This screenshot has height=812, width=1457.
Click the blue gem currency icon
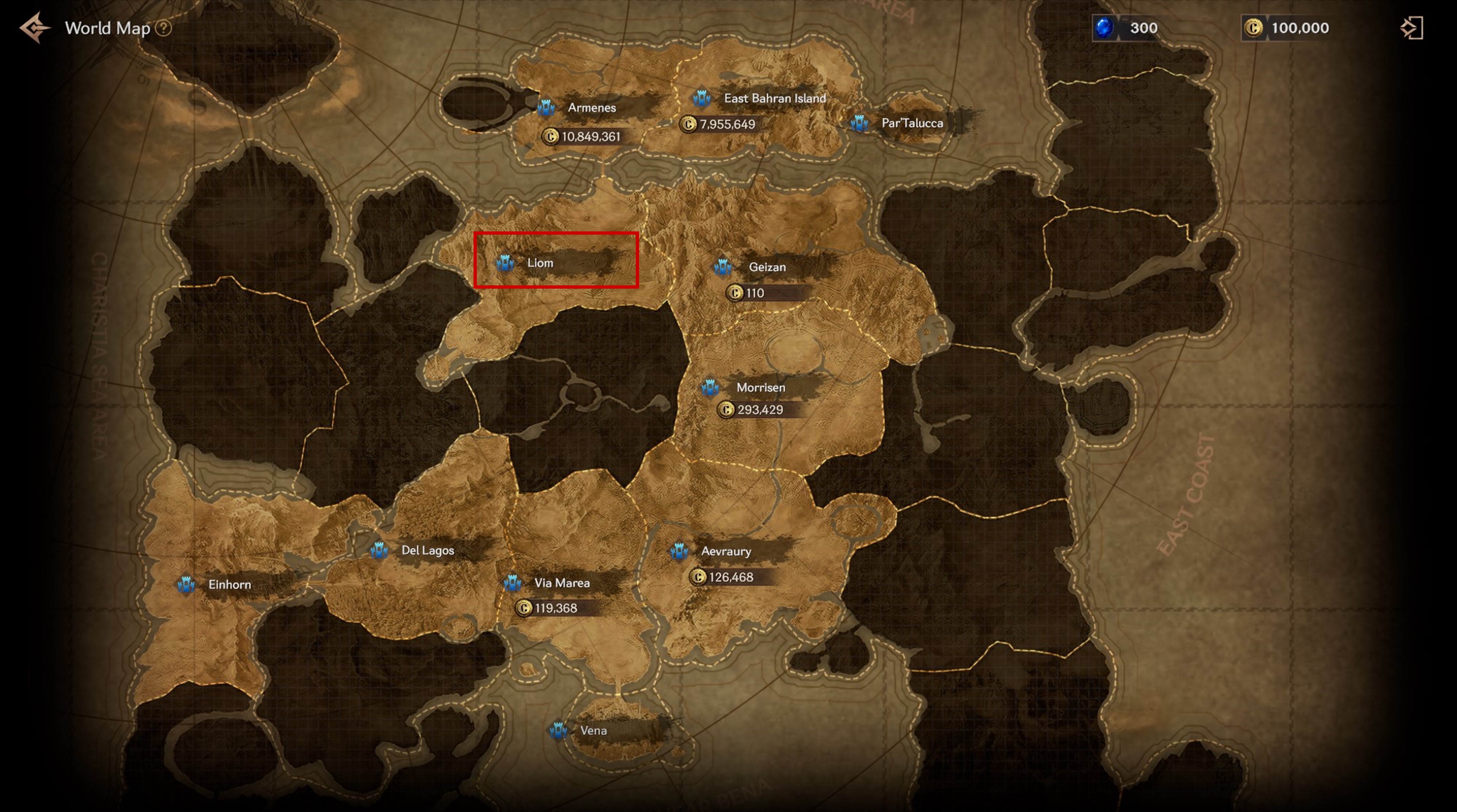tap(1103, 28)
